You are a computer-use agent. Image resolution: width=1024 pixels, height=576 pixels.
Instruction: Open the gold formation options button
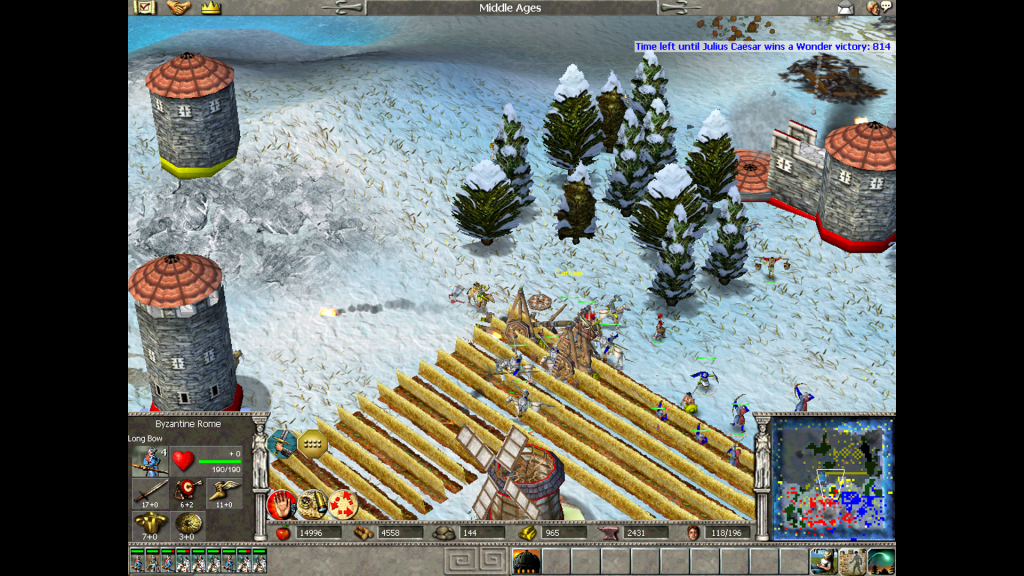pyautogui.click(x=313, y=443)
